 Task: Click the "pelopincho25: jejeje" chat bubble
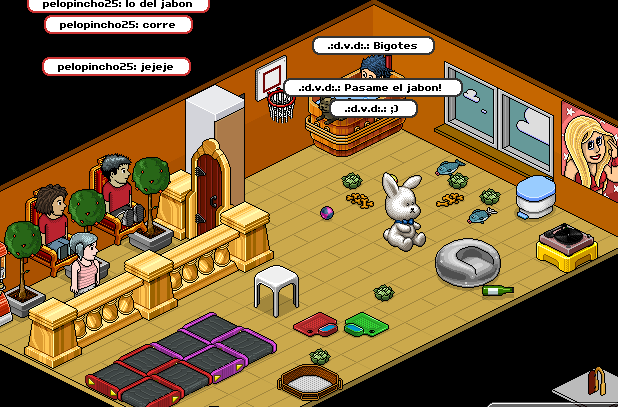(116, 66)
